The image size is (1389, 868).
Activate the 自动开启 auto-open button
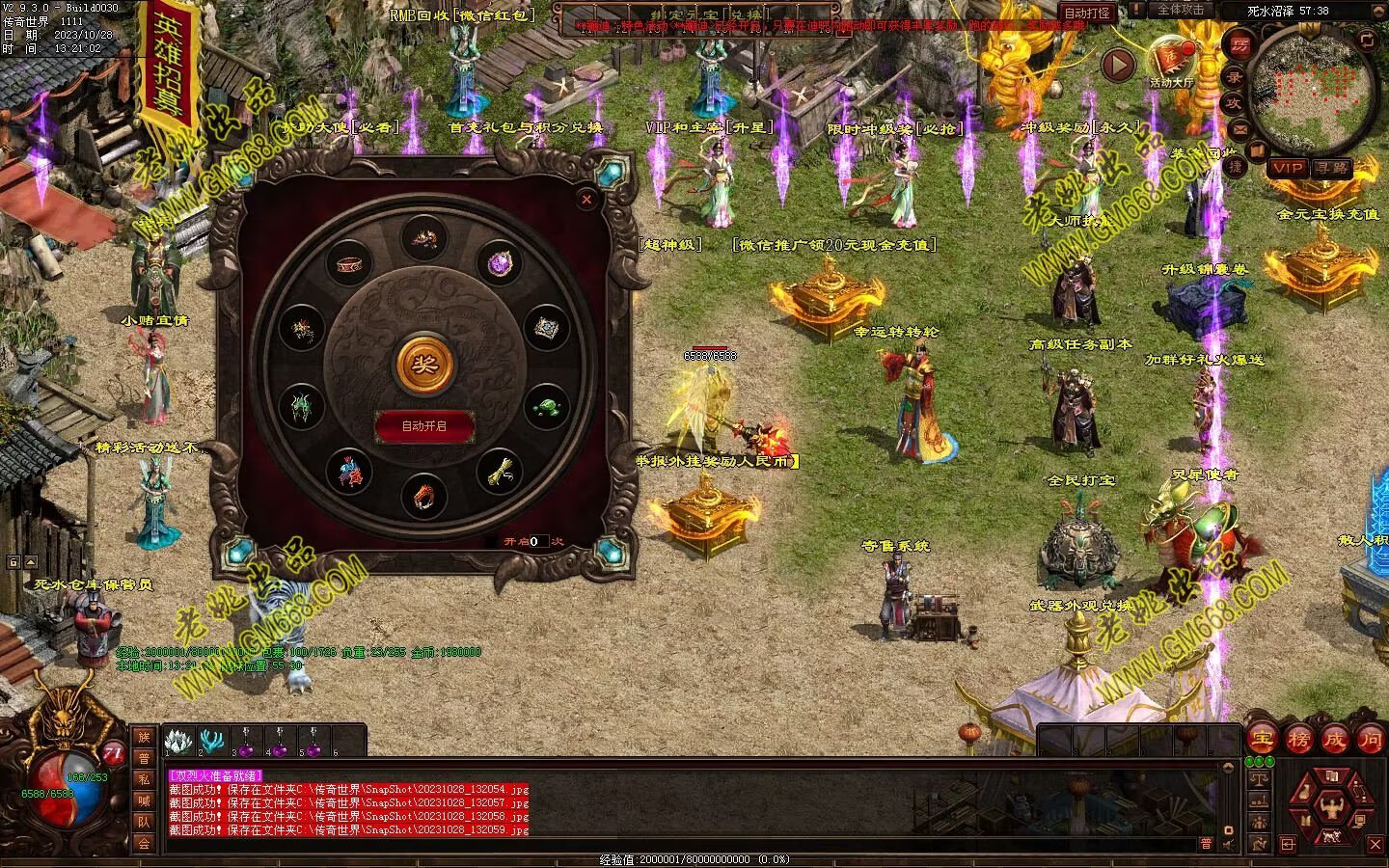coord(424,425)
